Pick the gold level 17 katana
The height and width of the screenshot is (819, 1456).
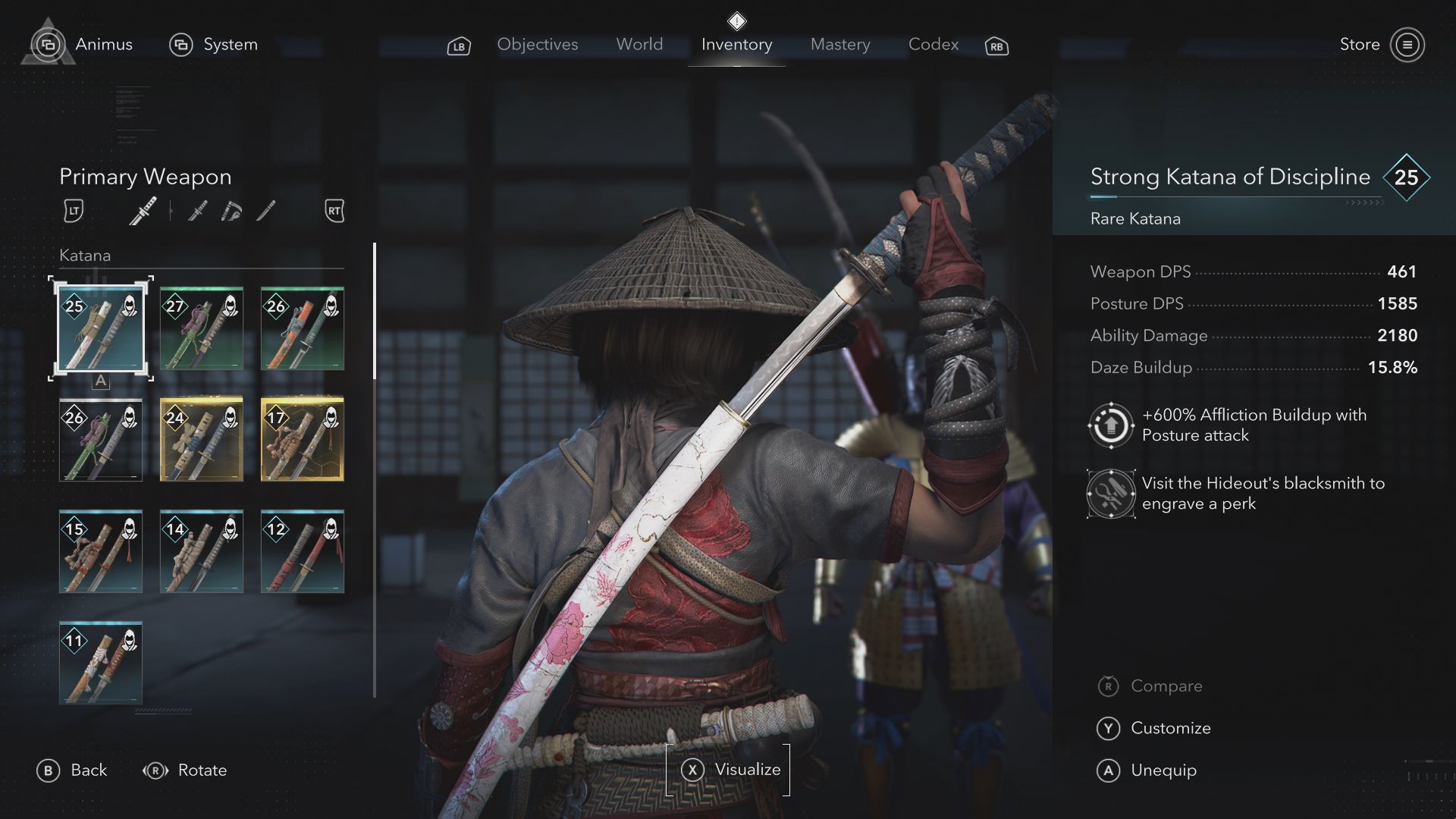(x=303, y=440)
